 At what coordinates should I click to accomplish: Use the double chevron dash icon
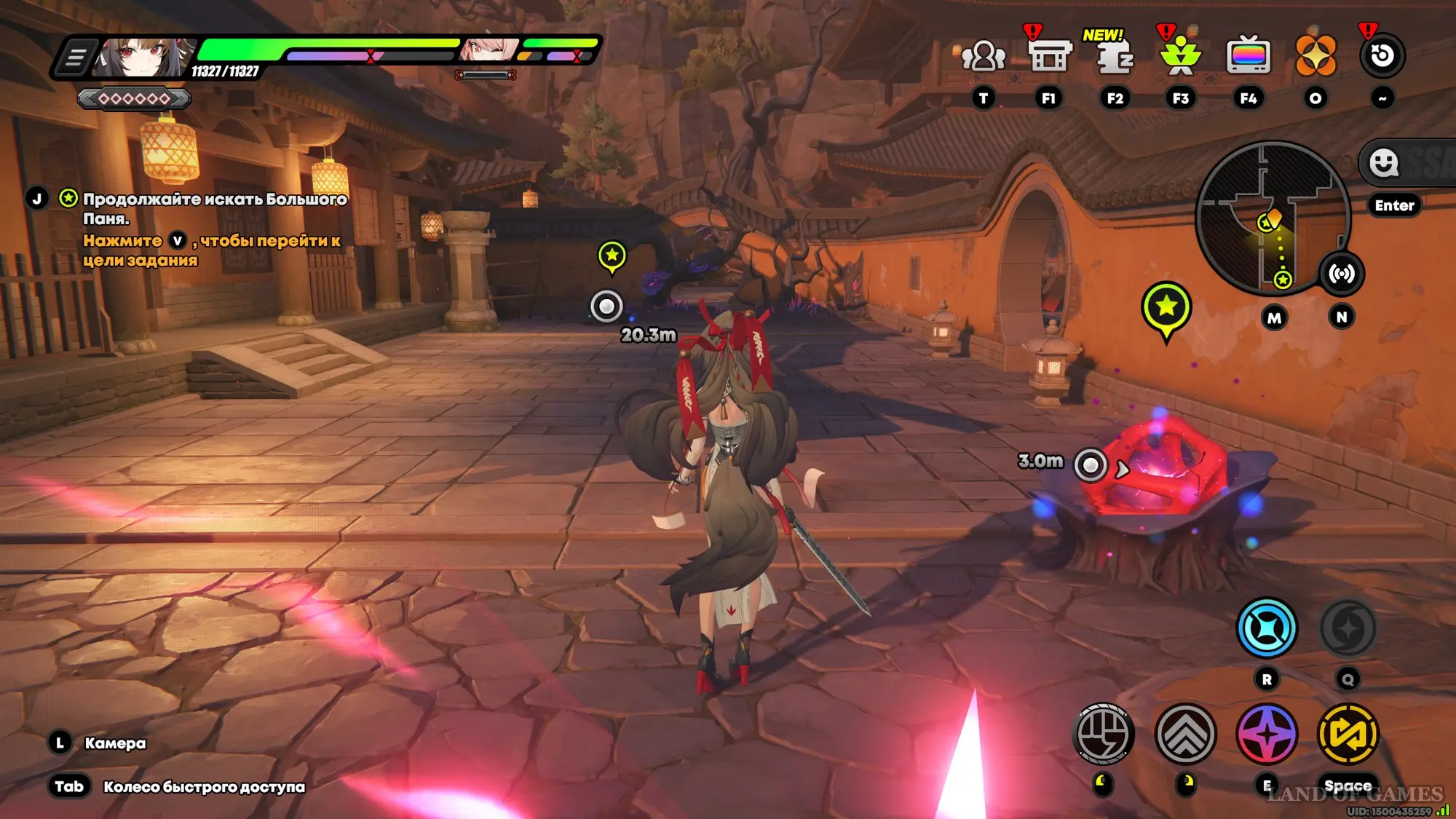(x=1185, y=734)
